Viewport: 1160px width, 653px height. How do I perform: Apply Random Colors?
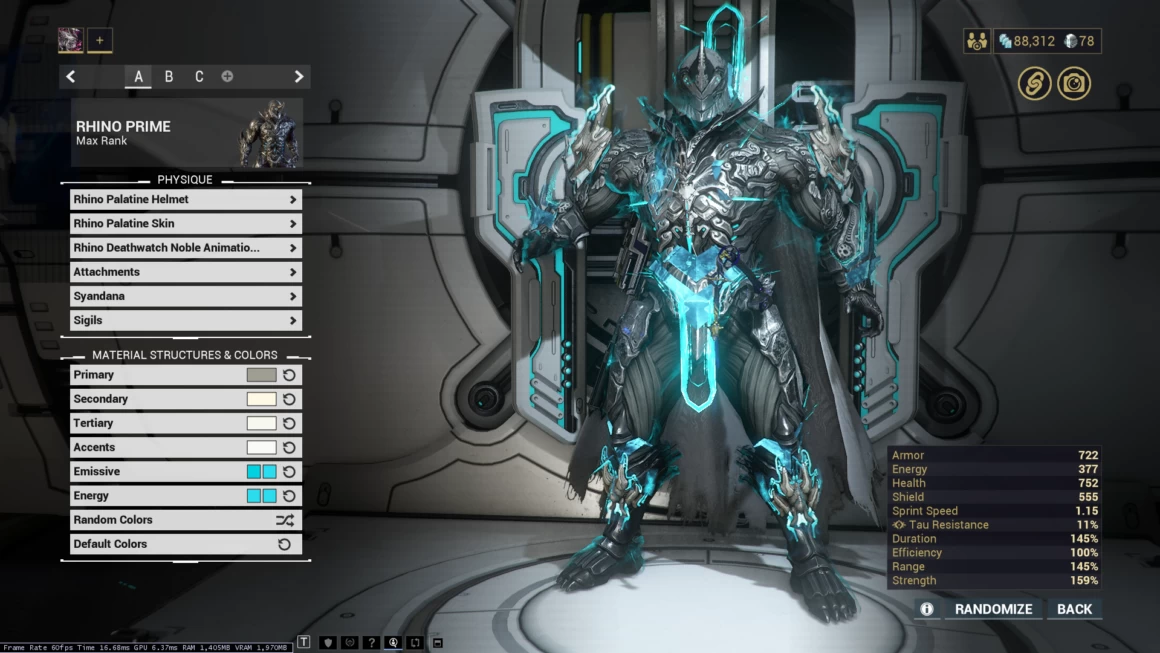[185, 520]
